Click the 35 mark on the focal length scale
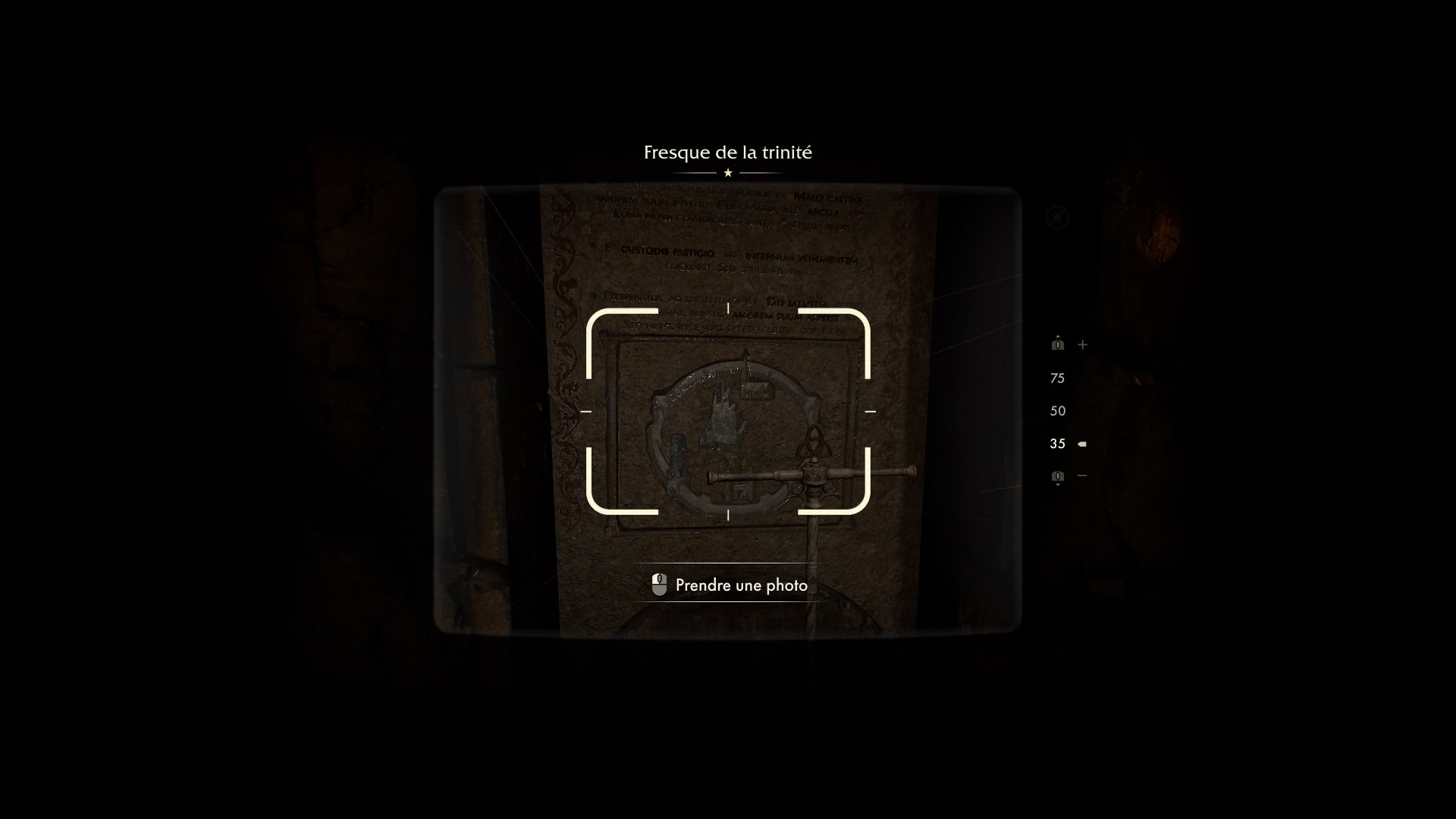The image size is (1456, 819). 1056,443
